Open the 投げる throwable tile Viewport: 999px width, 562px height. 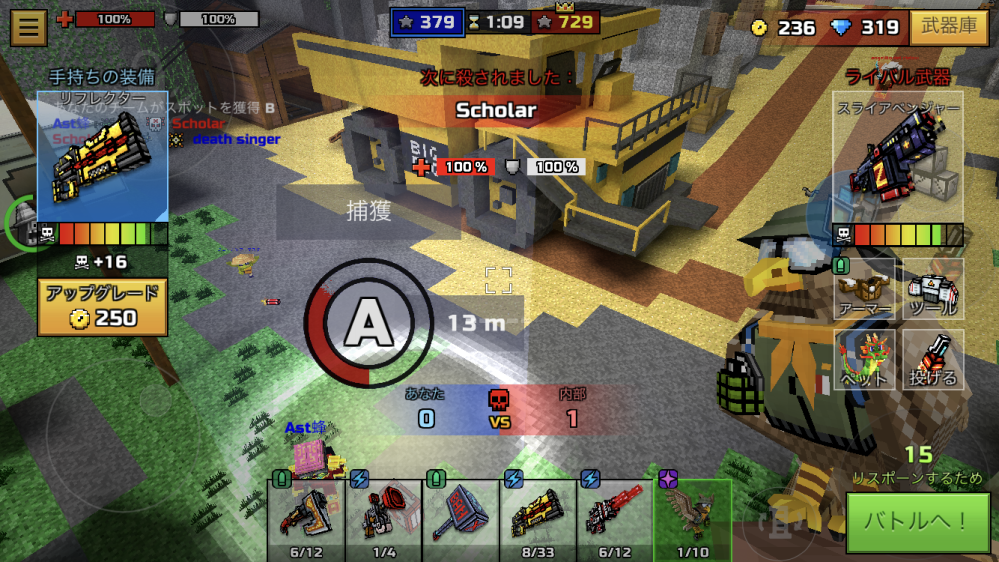[934, 360]
